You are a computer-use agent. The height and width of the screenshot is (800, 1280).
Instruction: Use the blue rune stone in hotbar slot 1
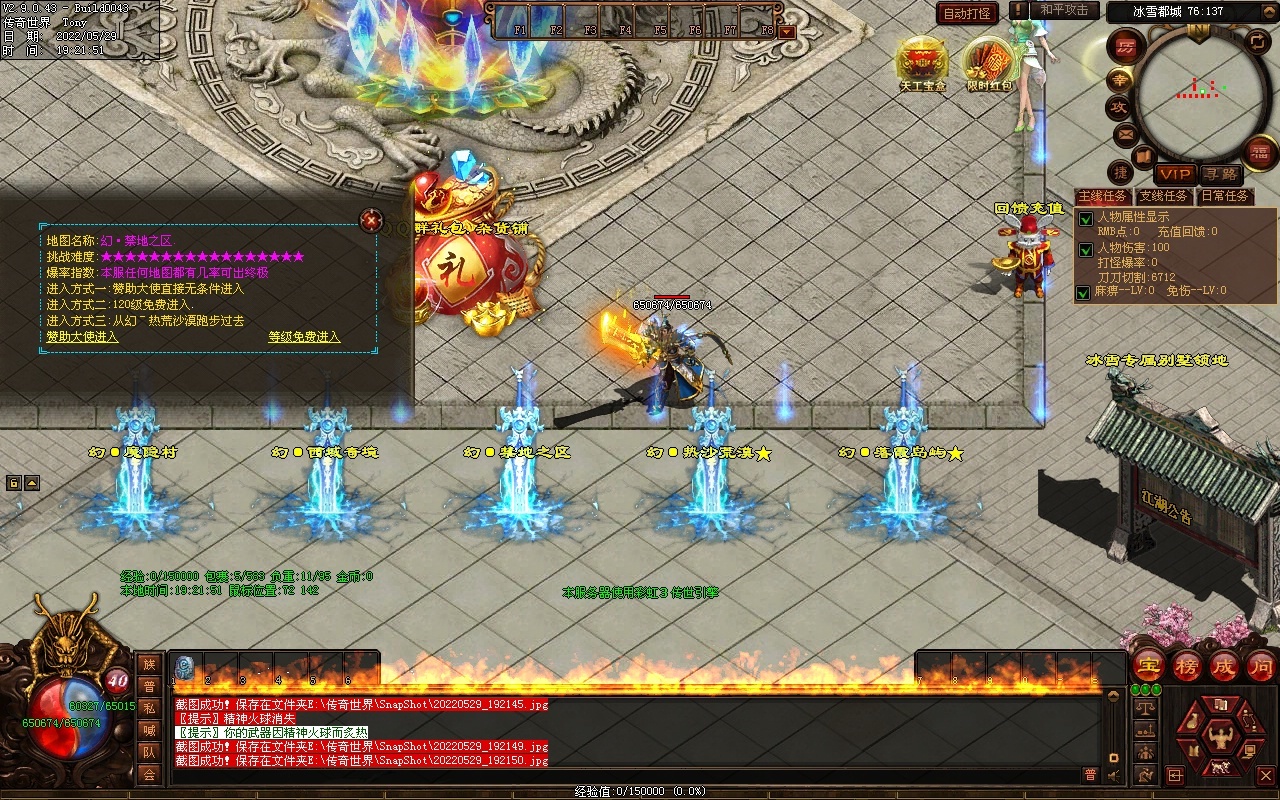[x=184, y=667]
